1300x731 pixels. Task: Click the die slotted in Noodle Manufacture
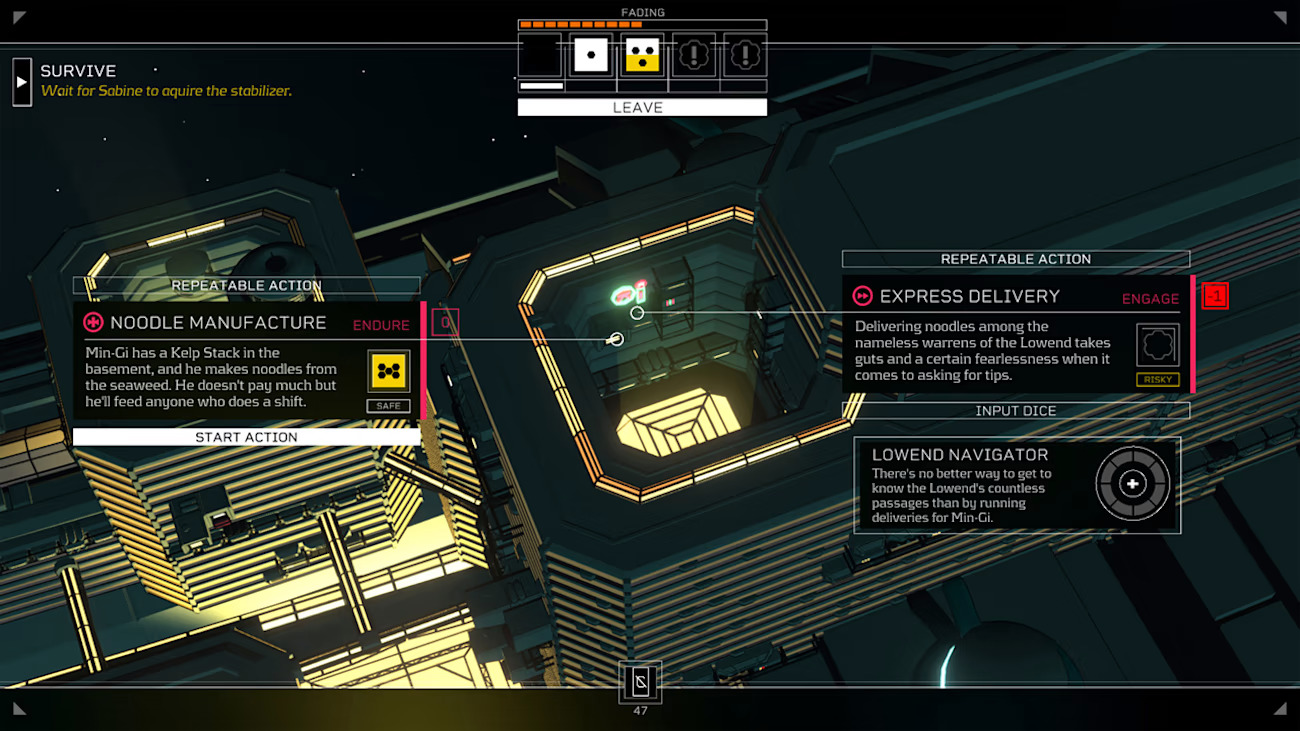[388, 371]
